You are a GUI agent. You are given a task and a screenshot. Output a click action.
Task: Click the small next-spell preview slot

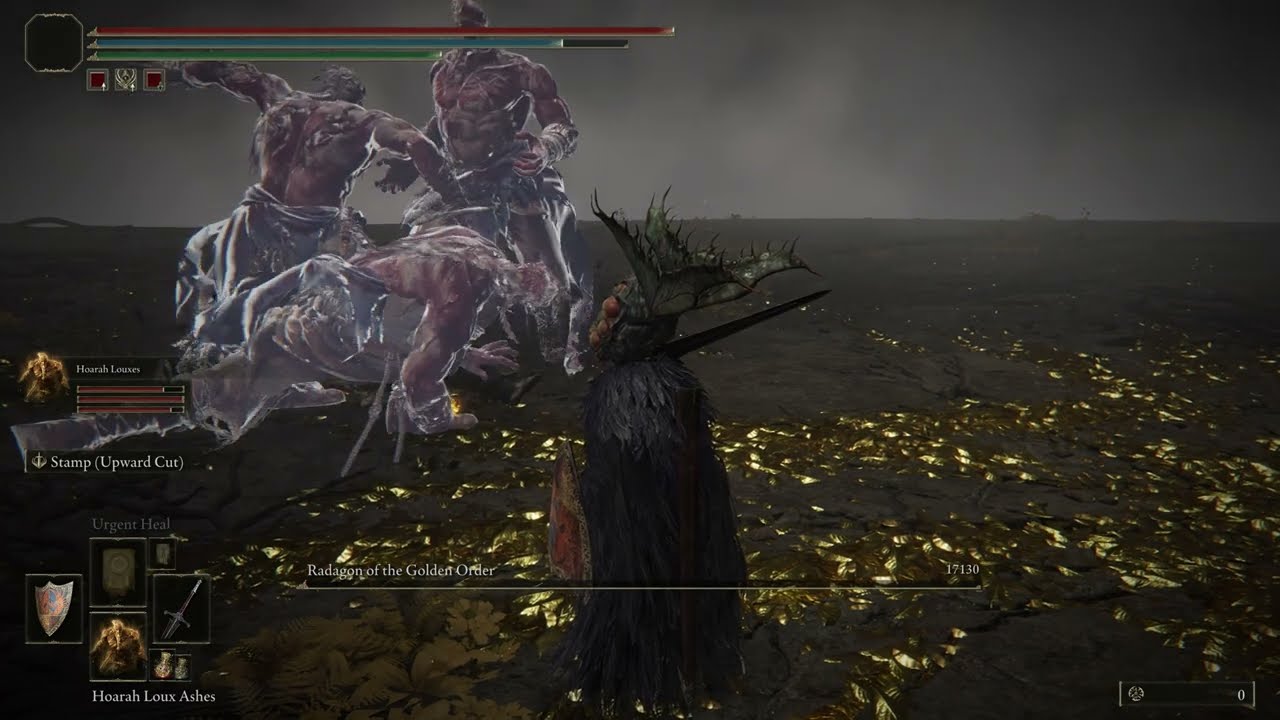click(162, 554)
